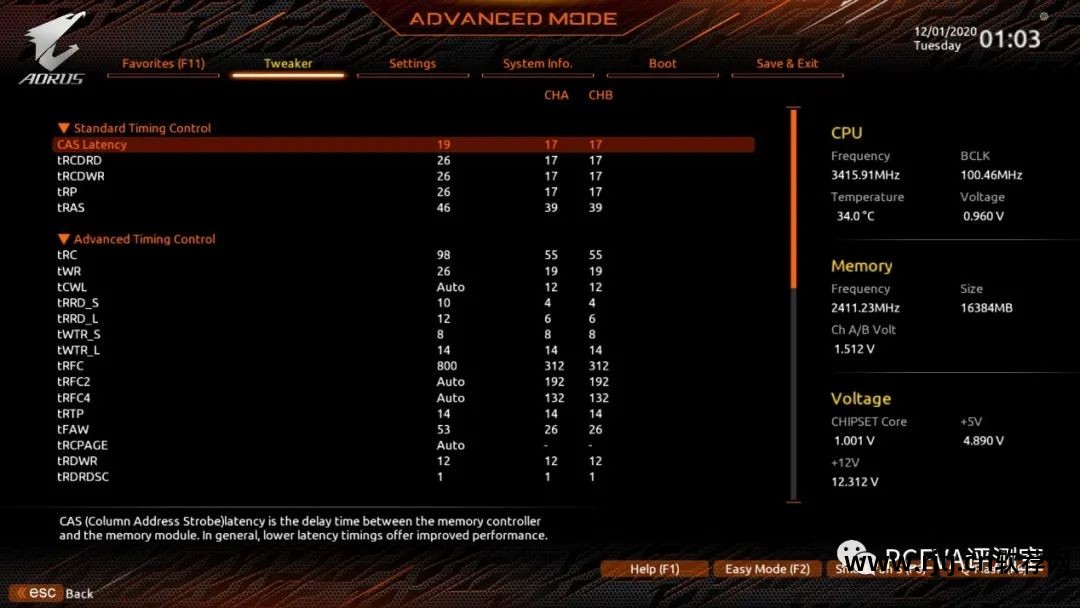Go back with the esc Back button

pyautogui.click(x=53, y=593)
